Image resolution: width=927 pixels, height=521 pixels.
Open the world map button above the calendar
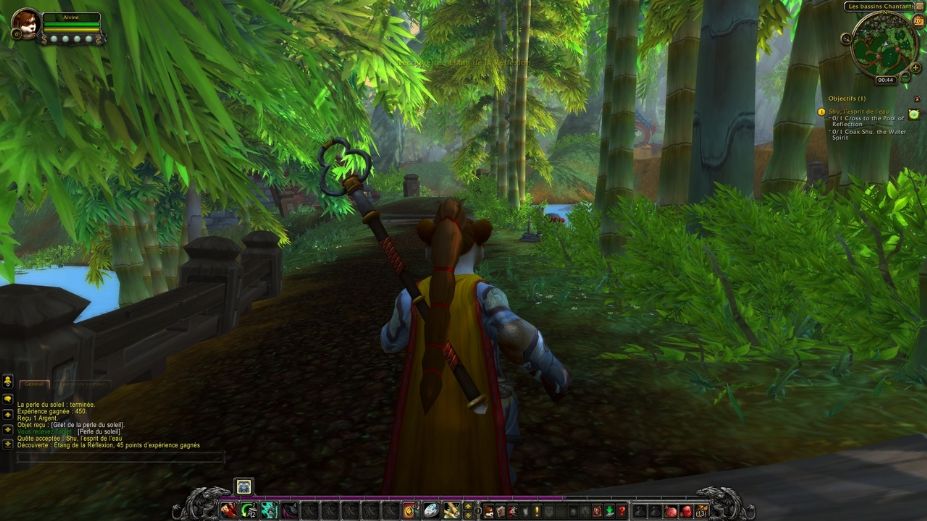click(919, 7)
